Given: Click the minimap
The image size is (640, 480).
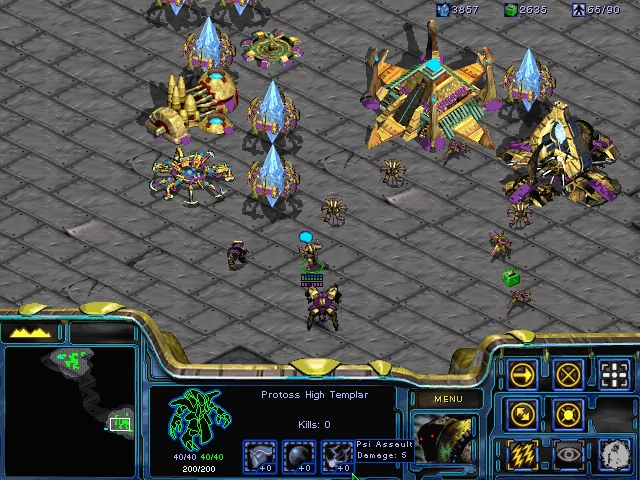Looking at the screenshot, I should (x=70, y=397).
